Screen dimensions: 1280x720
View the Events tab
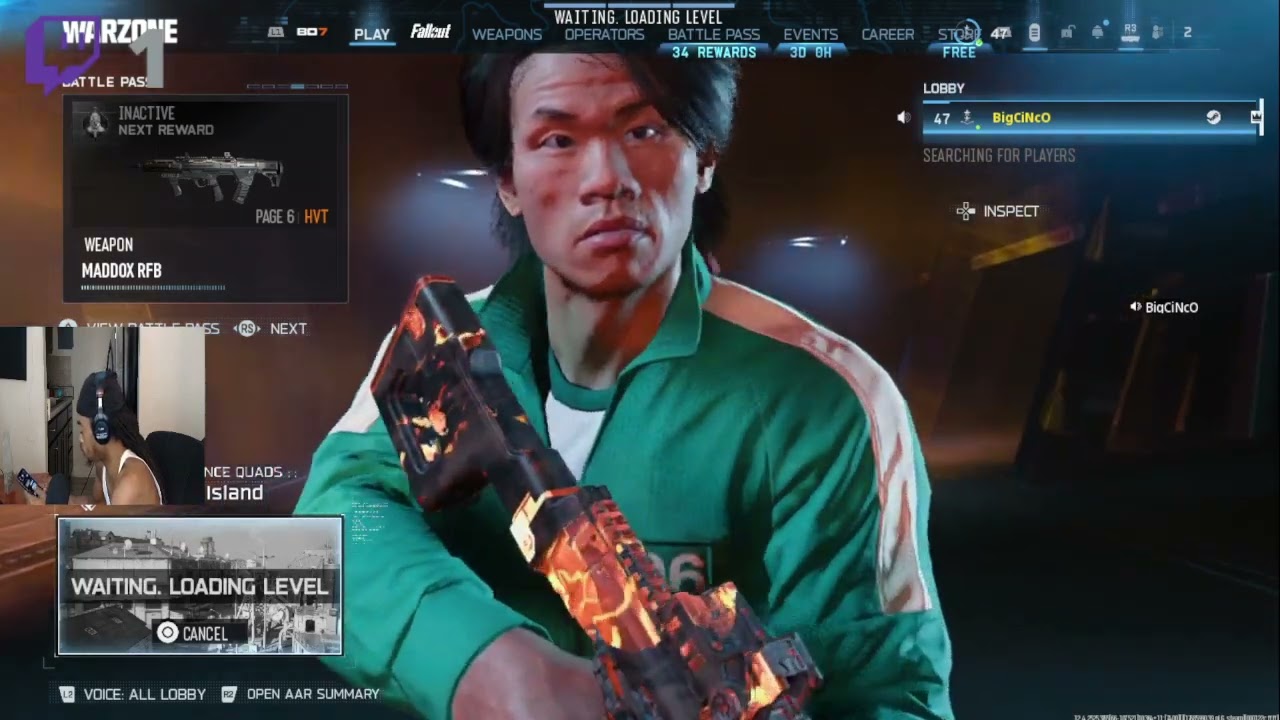810,34
